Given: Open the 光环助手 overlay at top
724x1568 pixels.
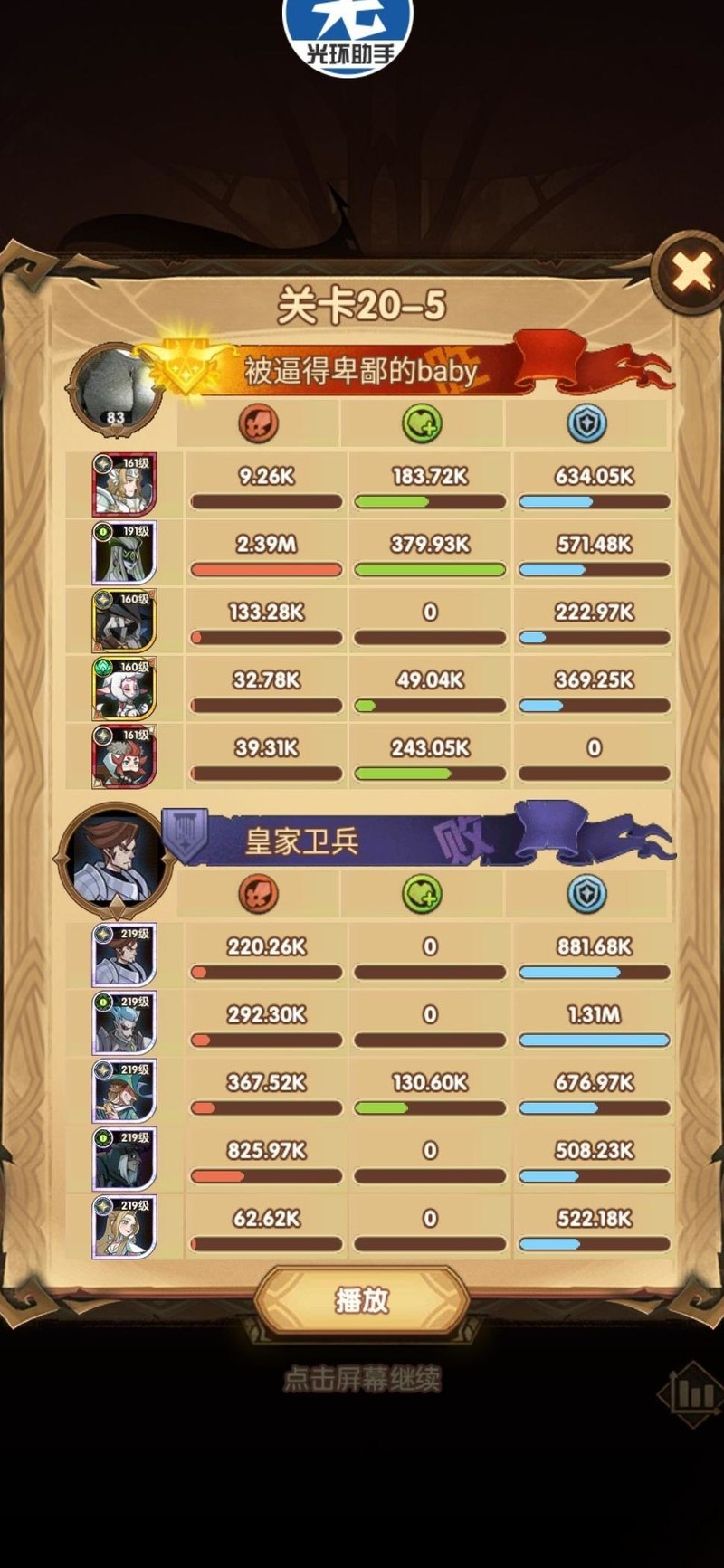Looking at the screenshot, I should tap(348, 36).
